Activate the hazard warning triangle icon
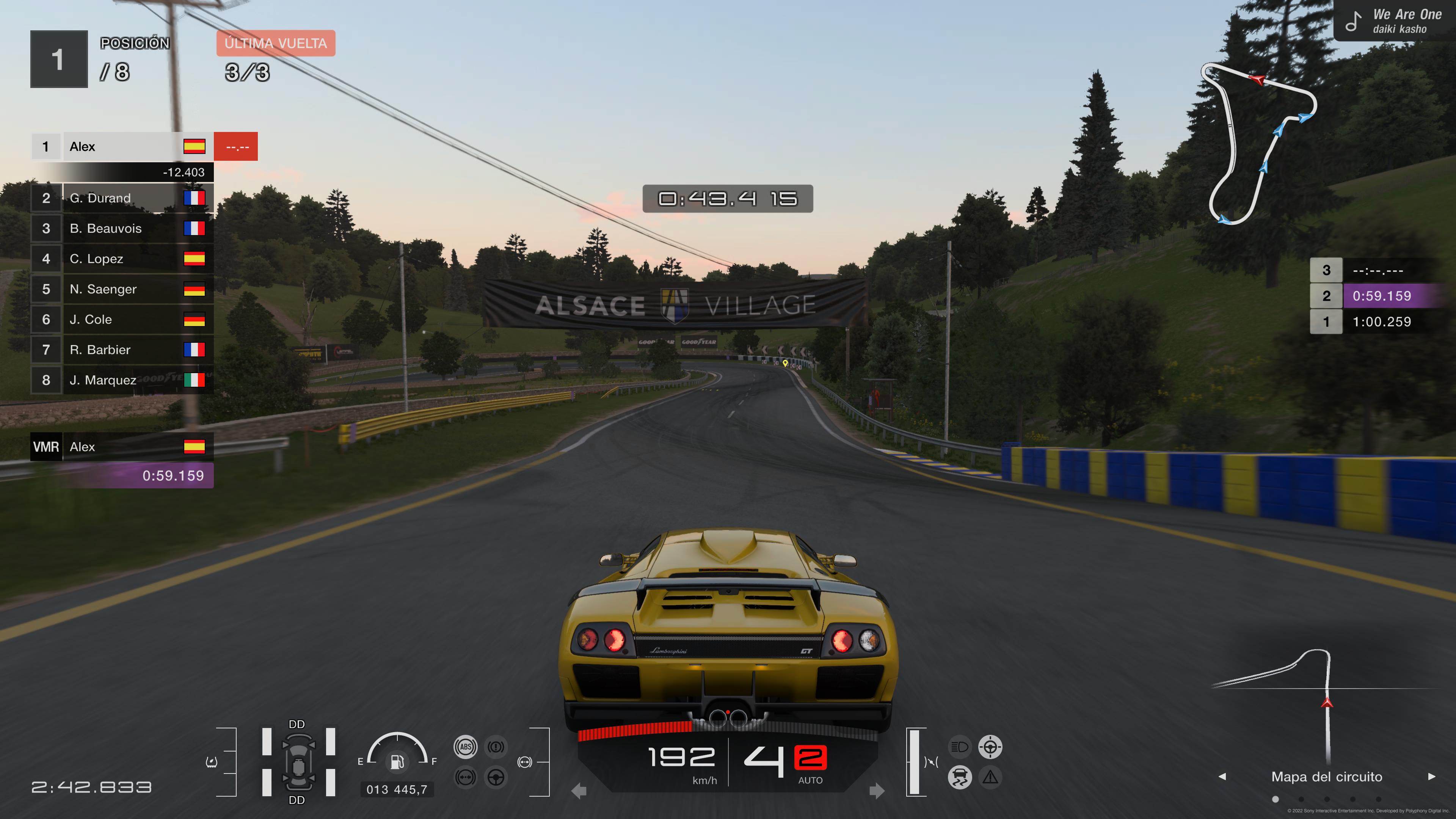The height and width of the screenshot is (819, 1456). point(990,778)
